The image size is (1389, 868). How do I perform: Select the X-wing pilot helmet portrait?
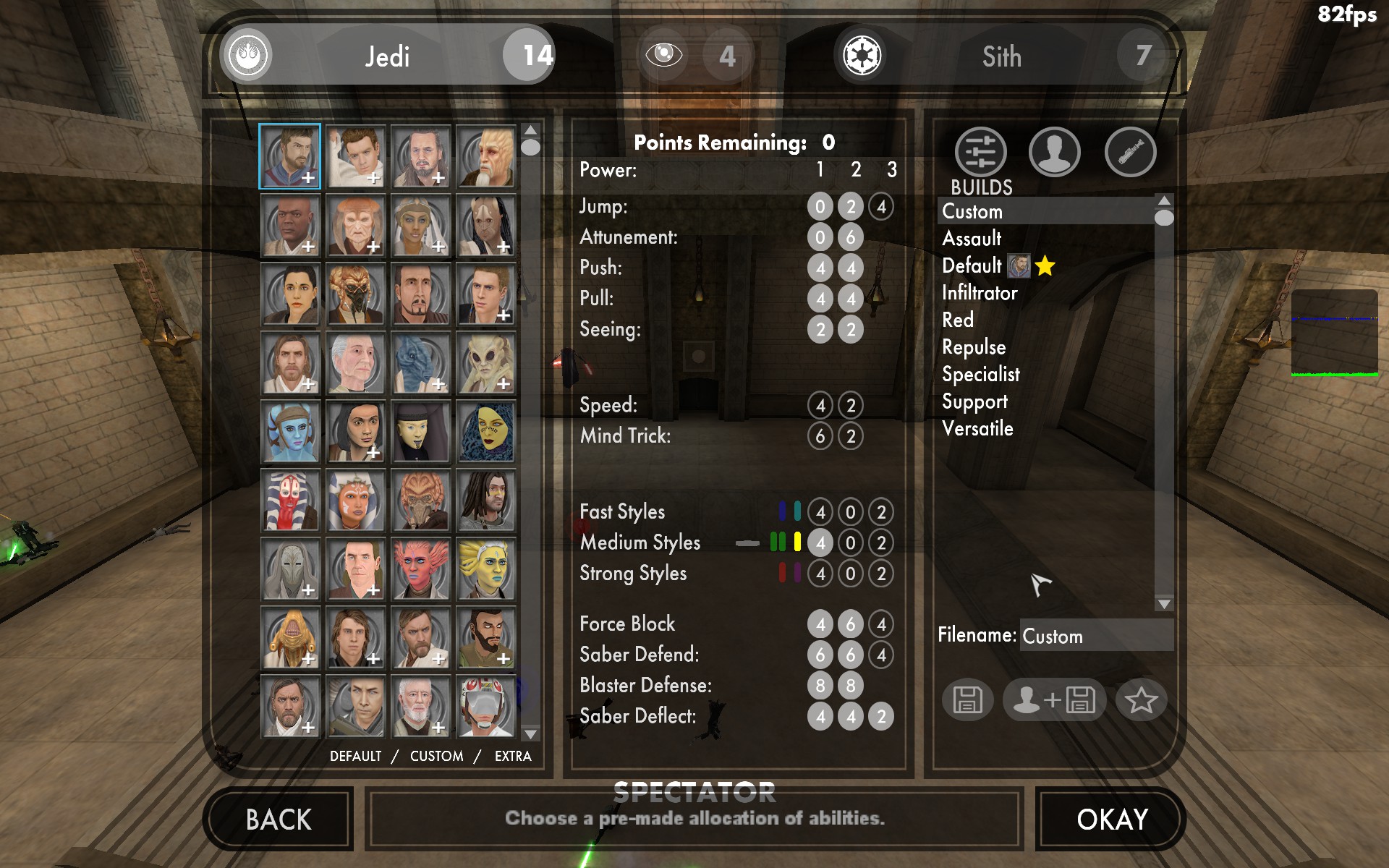tap(485, 706)
